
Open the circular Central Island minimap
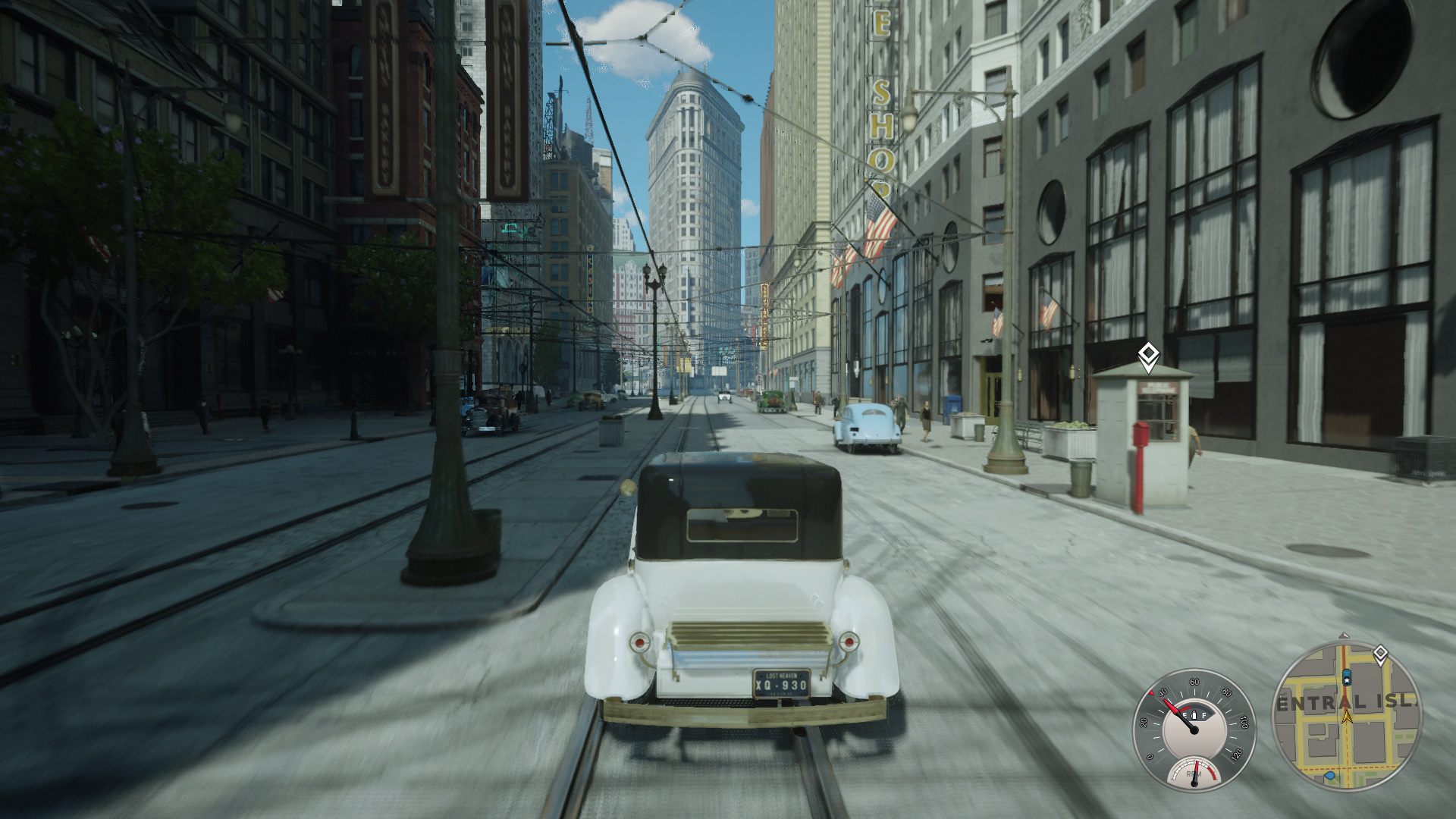(x=1345, y=716)
